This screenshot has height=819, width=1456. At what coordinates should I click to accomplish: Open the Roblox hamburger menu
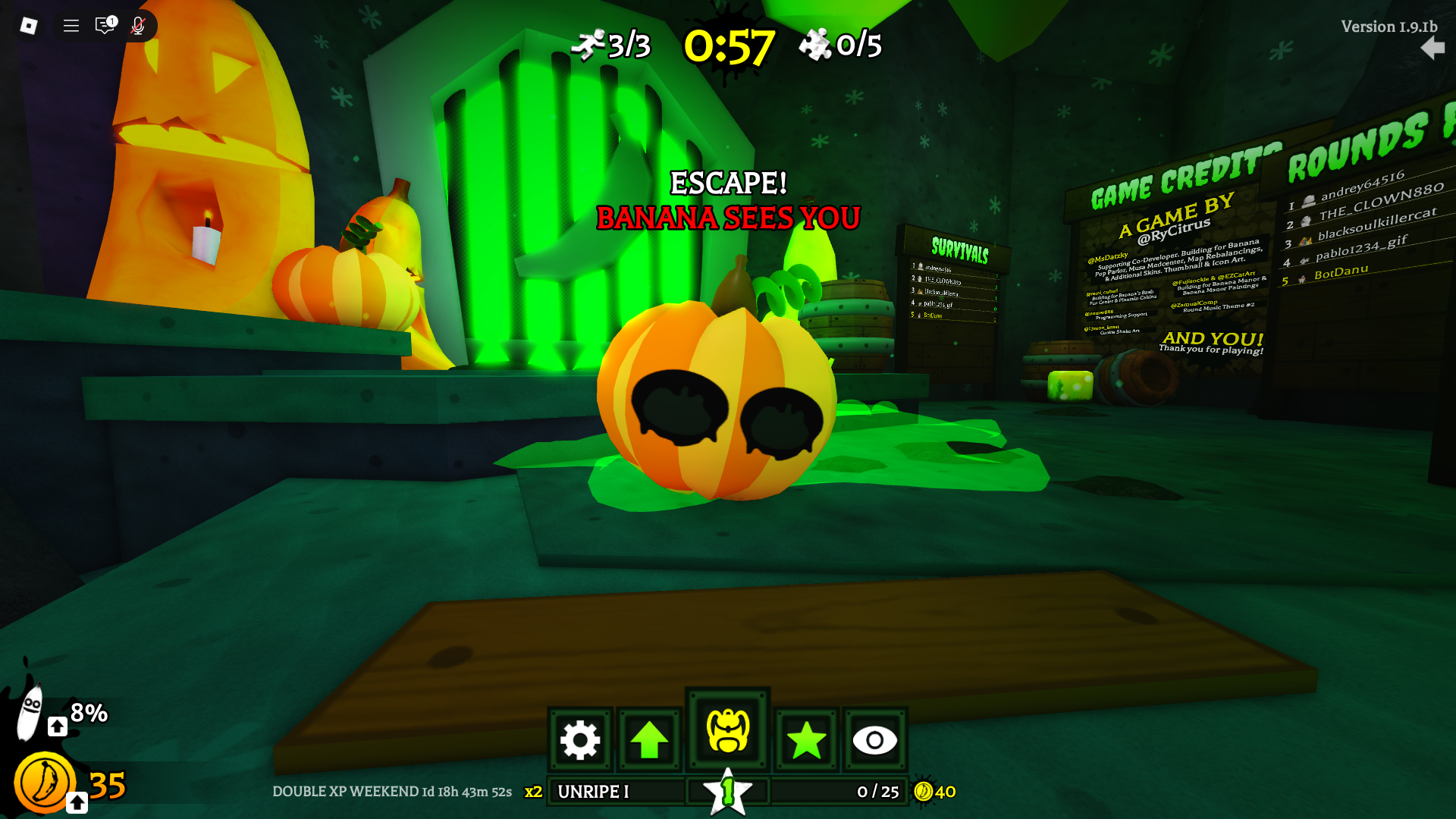[x=70, y=25]
